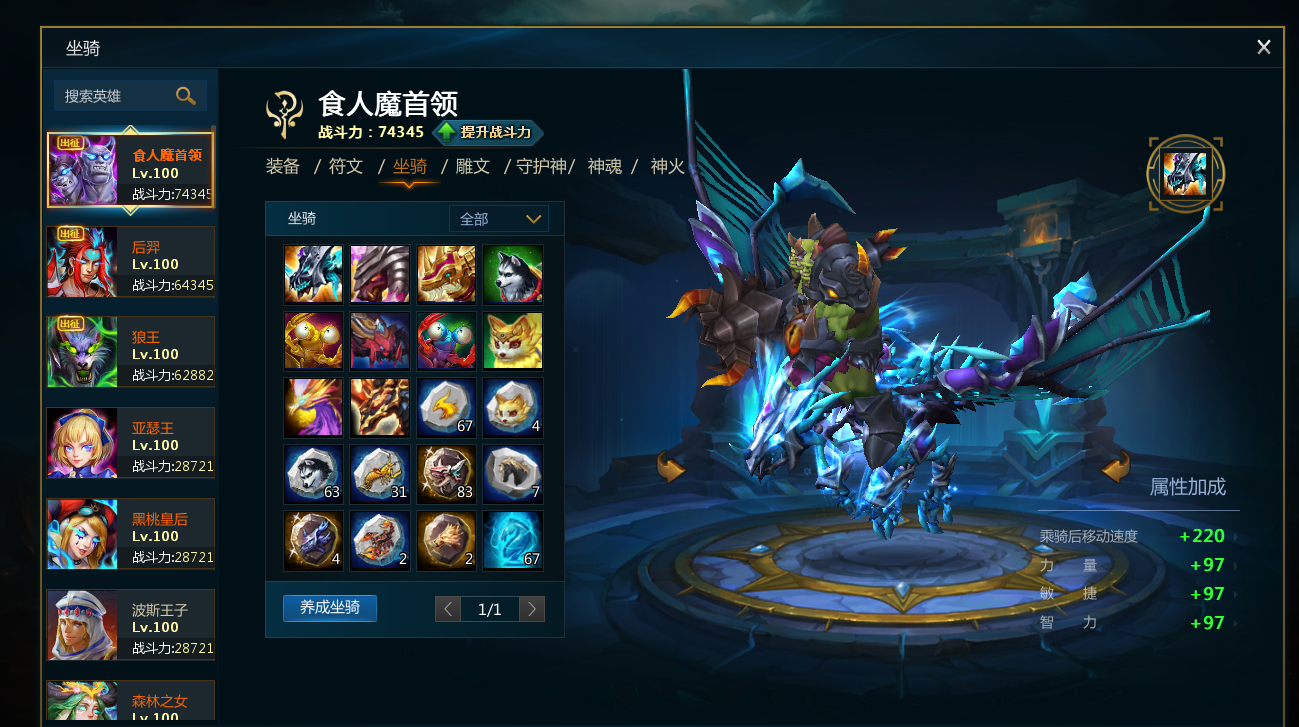The width and height of the screenshot is (1299, 727).
Task: Go to the next mount page arrow
Action: point(532,609)
